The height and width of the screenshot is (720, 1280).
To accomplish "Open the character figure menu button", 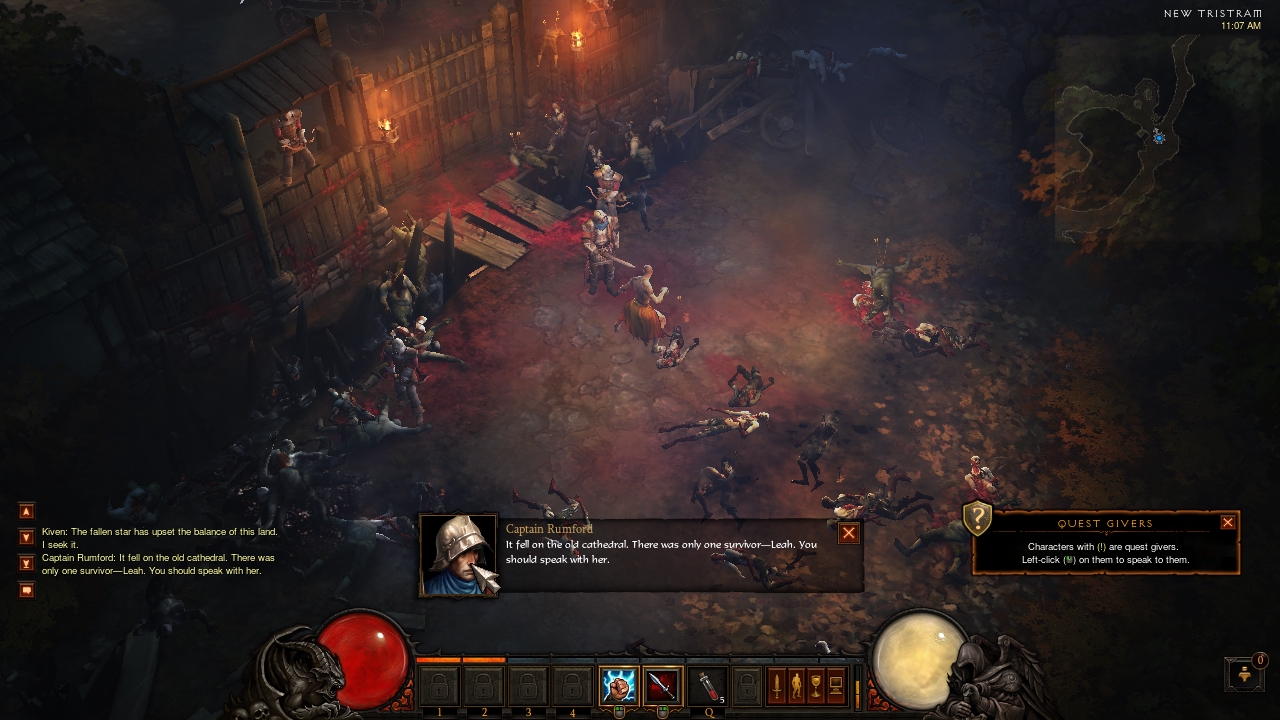I will coord(796,686).
